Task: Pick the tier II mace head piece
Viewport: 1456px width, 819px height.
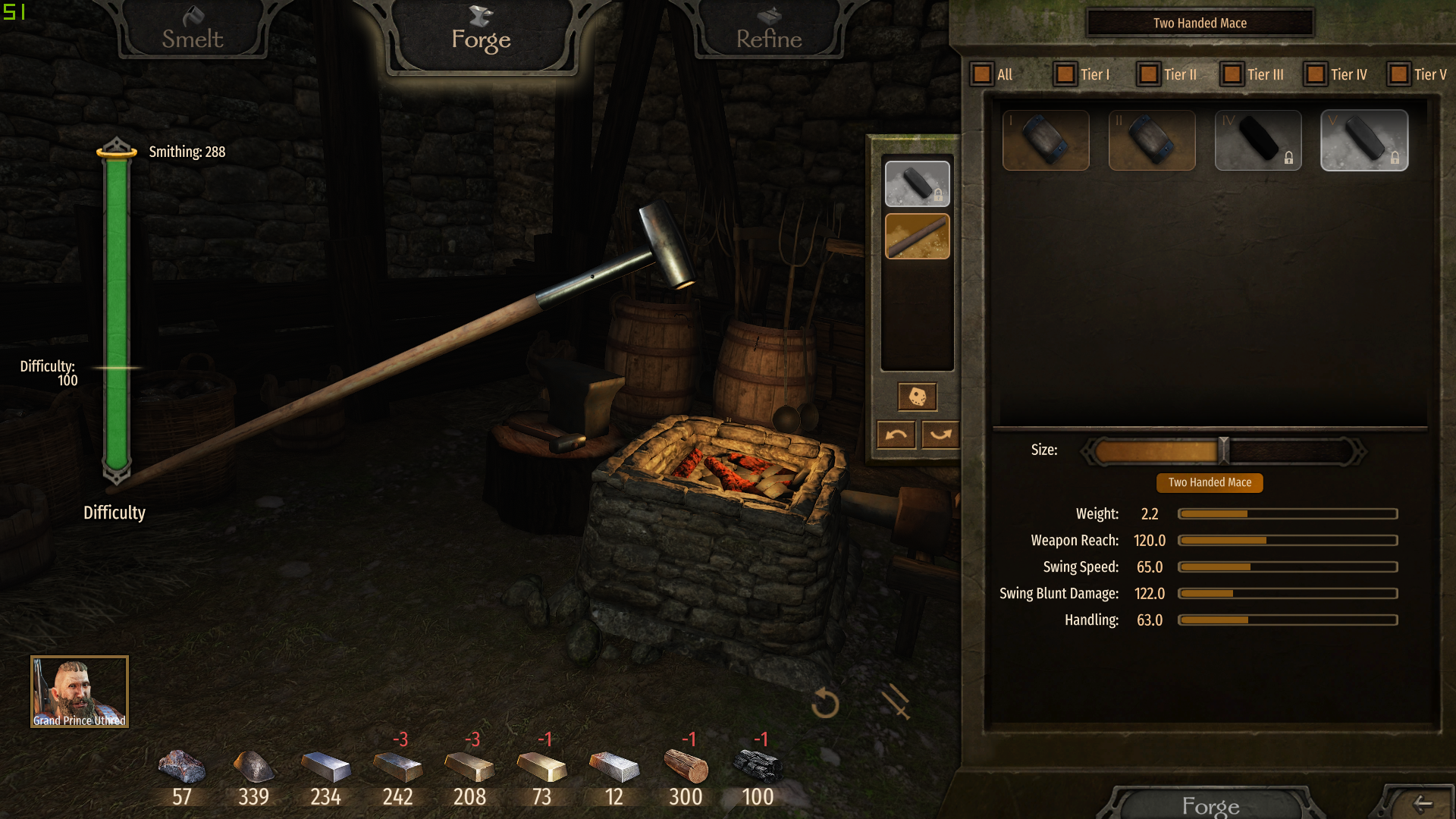Action: [1152, 140]
